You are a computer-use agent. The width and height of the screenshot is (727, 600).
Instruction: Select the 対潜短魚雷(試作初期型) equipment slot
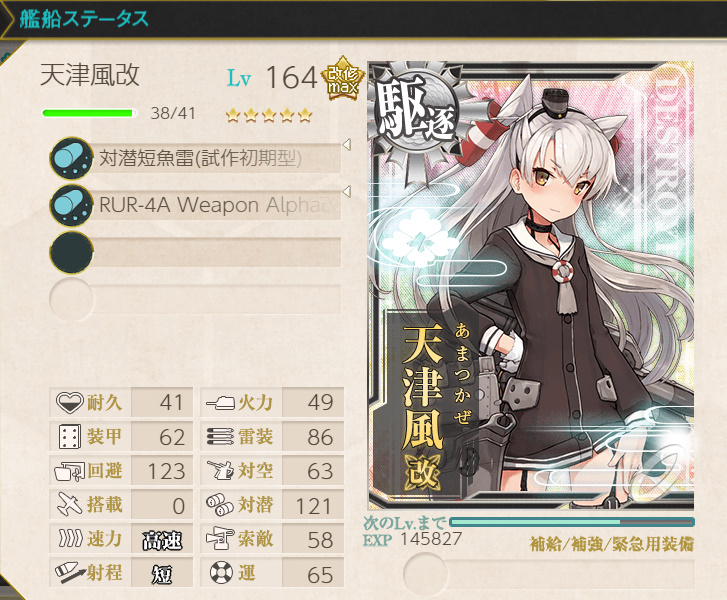pyautogui.click(x=200, y=157)
